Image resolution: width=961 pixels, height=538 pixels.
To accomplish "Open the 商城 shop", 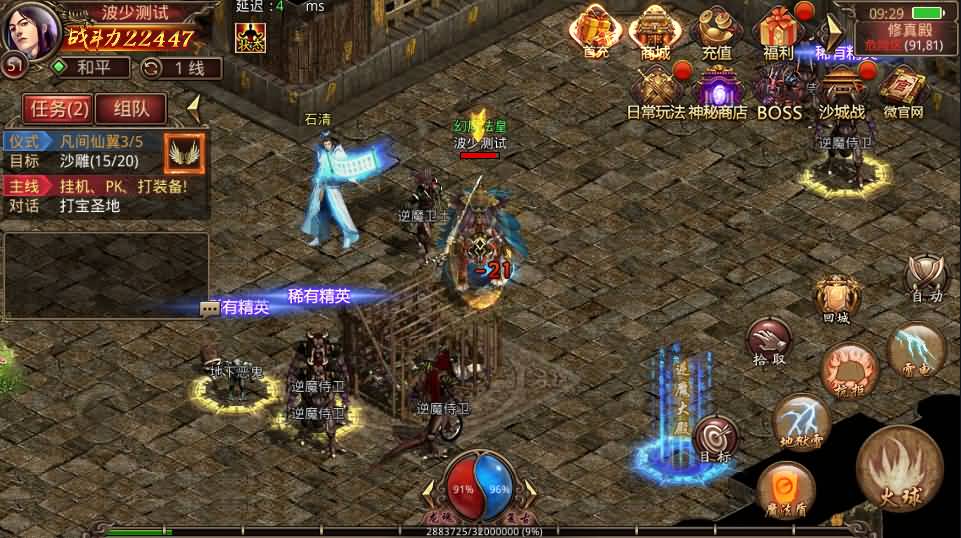I will tap(655, 30).
